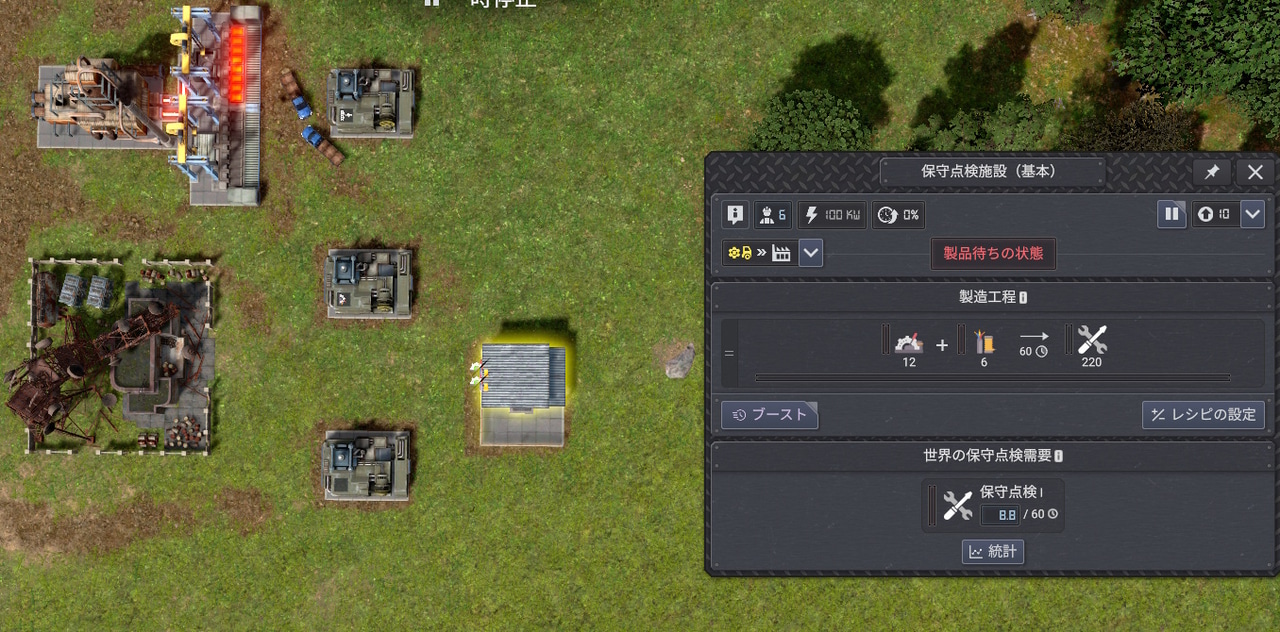The width and height of the screenshot is (1280, 632).
Task: Show the 統計 statistics
Action: (x=993, y=552)
